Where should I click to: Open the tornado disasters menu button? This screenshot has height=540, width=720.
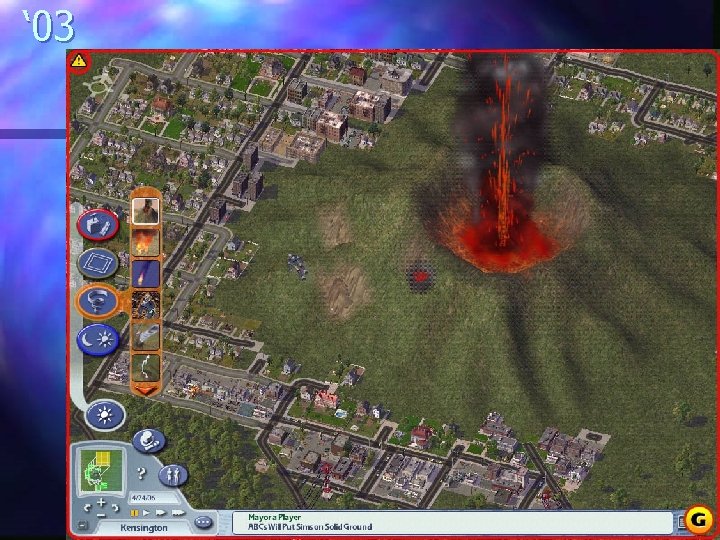coord(98,301)
